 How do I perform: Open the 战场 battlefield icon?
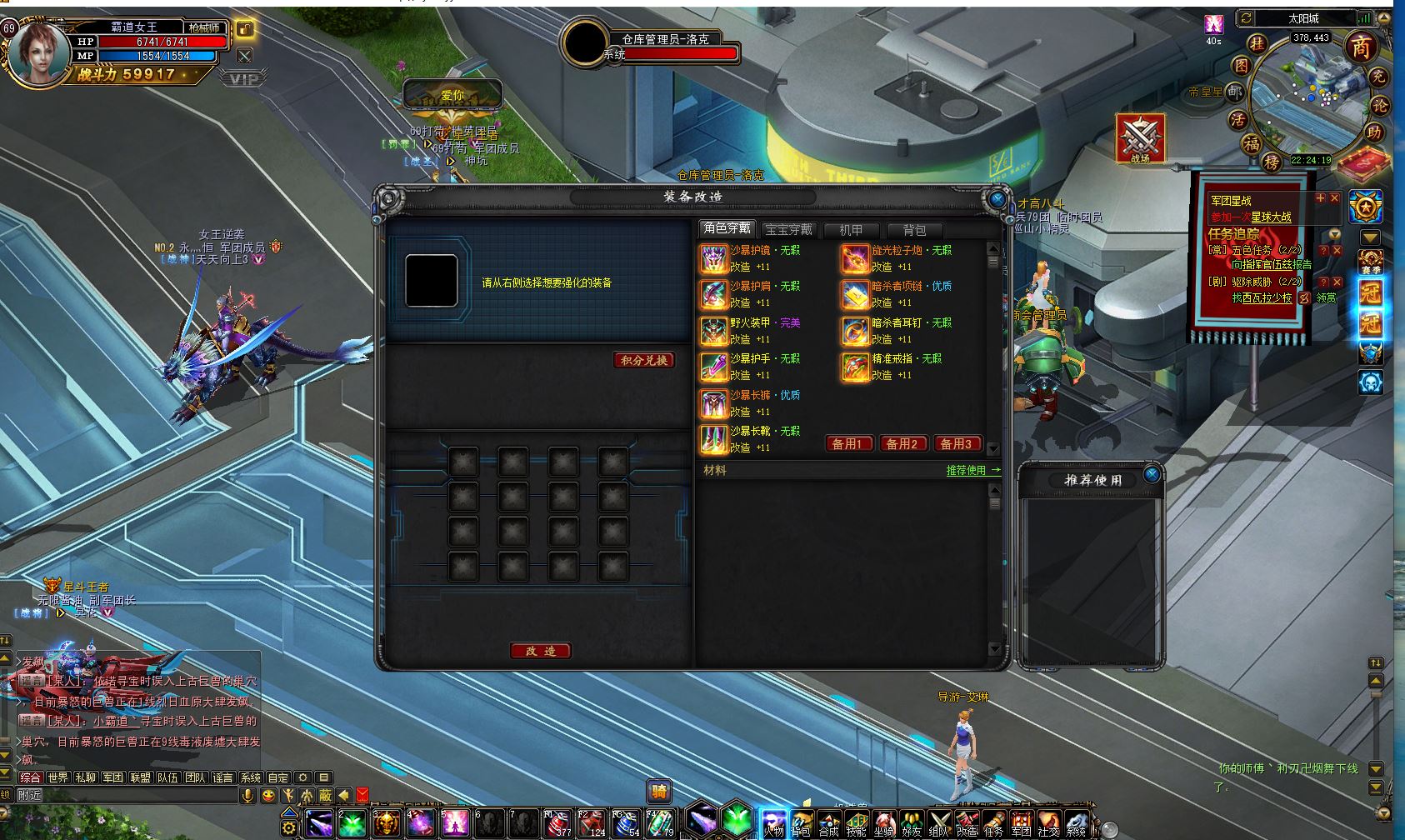click(x=1139, y=138)
